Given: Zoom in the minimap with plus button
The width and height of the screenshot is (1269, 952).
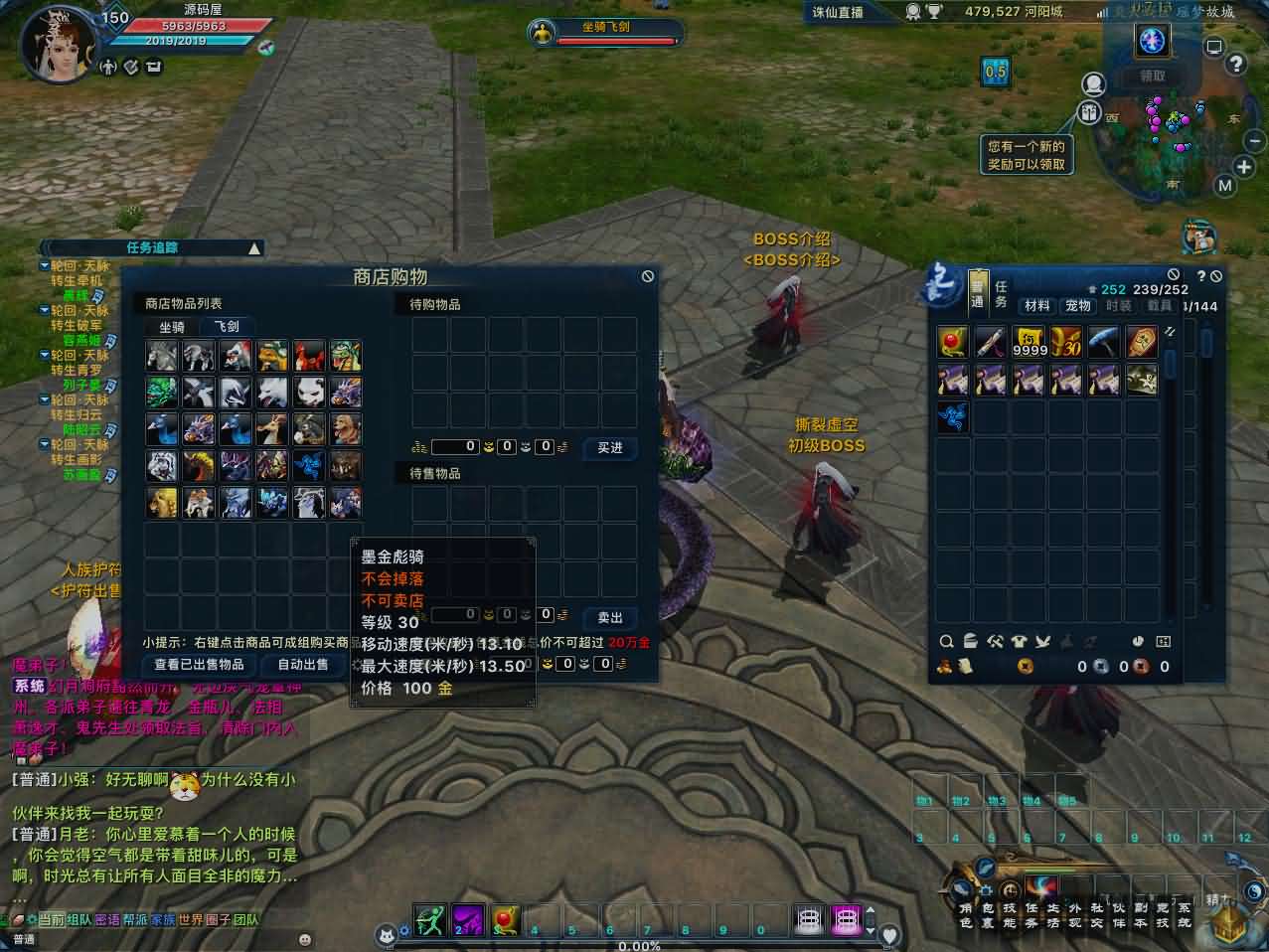Looking at the screenshot, I should (x=1244, y=167).
